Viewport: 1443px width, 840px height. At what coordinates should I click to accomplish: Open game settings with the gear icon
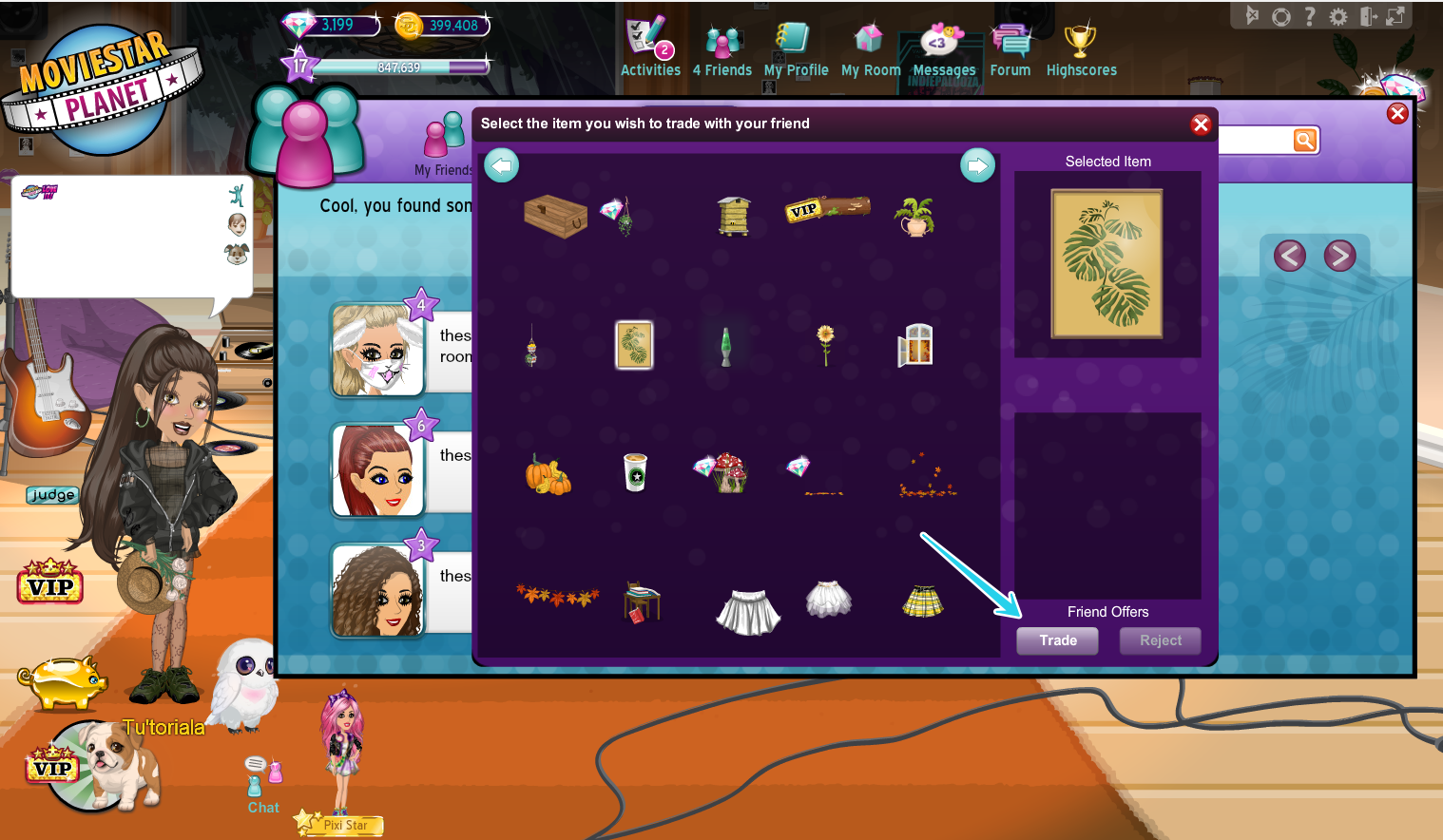(x=1338, y=16)
